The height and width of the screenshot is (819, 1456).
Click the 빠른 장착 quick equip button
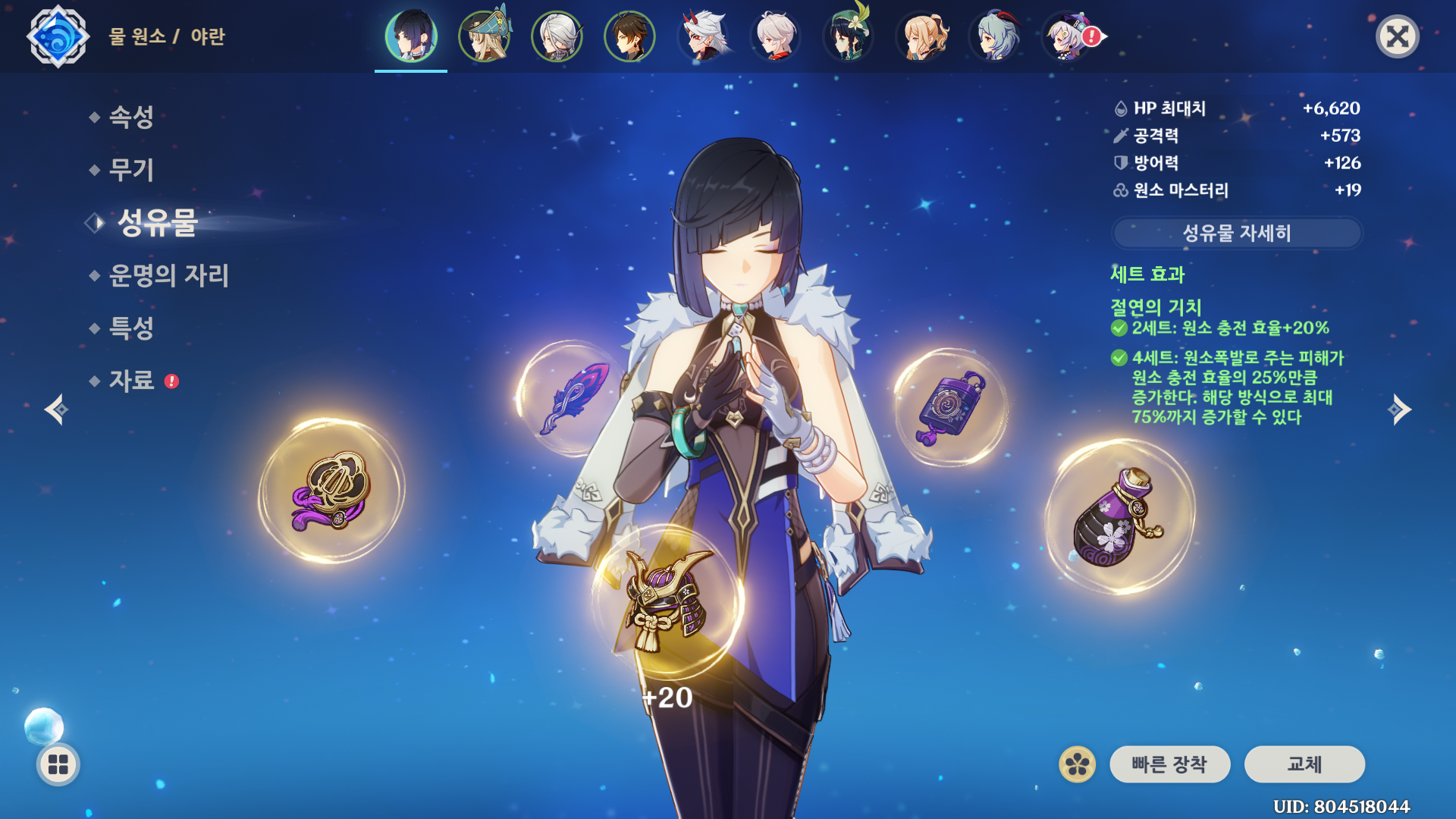tap(1169, 764)
